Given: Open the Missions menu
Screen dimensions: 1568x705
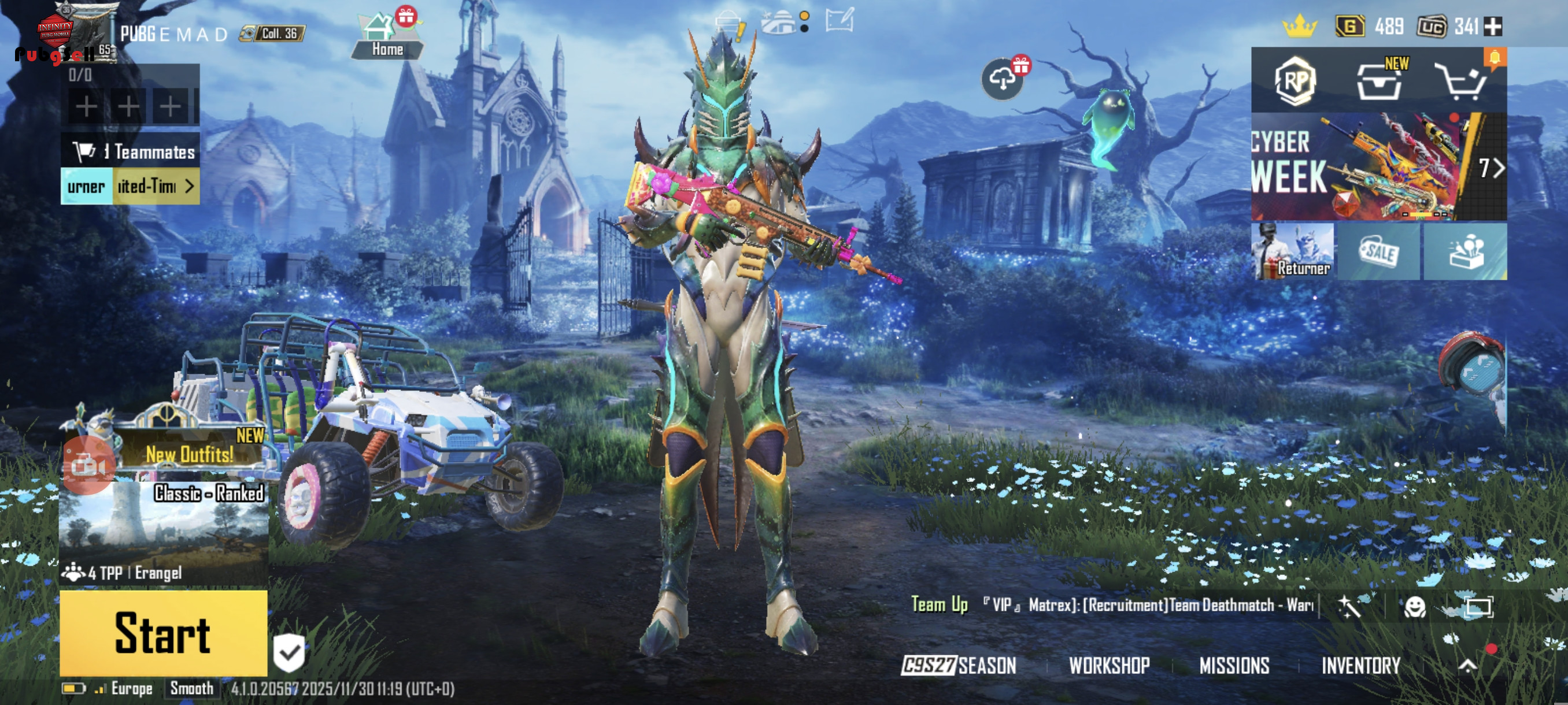Looking at the screenshot, I should coord(1234,666).
